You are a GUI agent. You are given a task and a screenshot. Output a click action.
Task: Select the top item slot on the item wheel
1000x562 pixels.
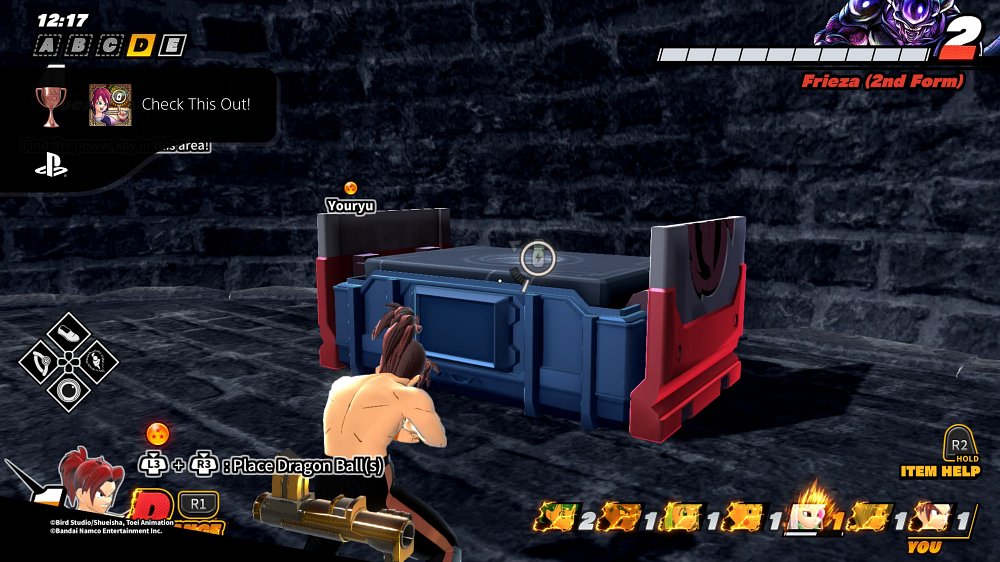pyautogui.click(x=69, y=330)
